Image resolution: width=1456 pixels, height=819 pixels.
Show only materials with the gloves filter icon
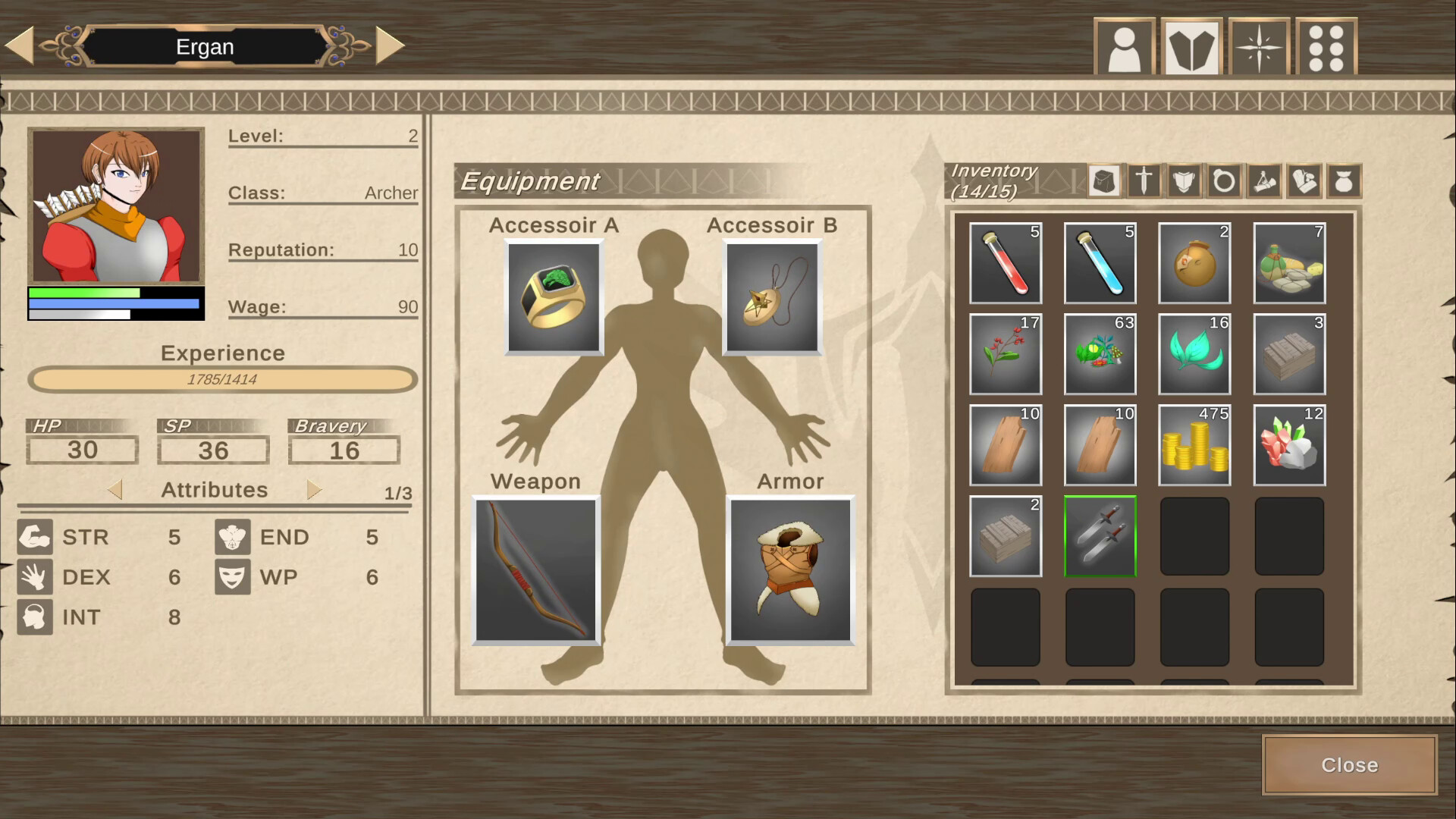[1304, 180]
